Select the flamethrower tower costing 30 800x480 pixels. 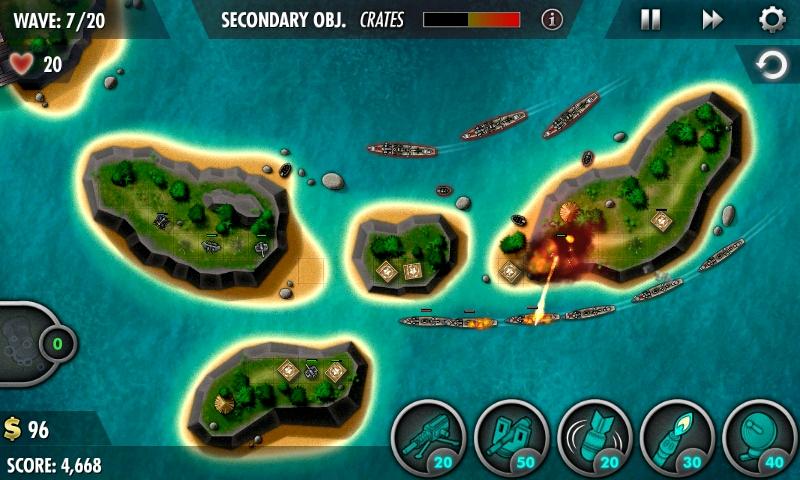676,438
